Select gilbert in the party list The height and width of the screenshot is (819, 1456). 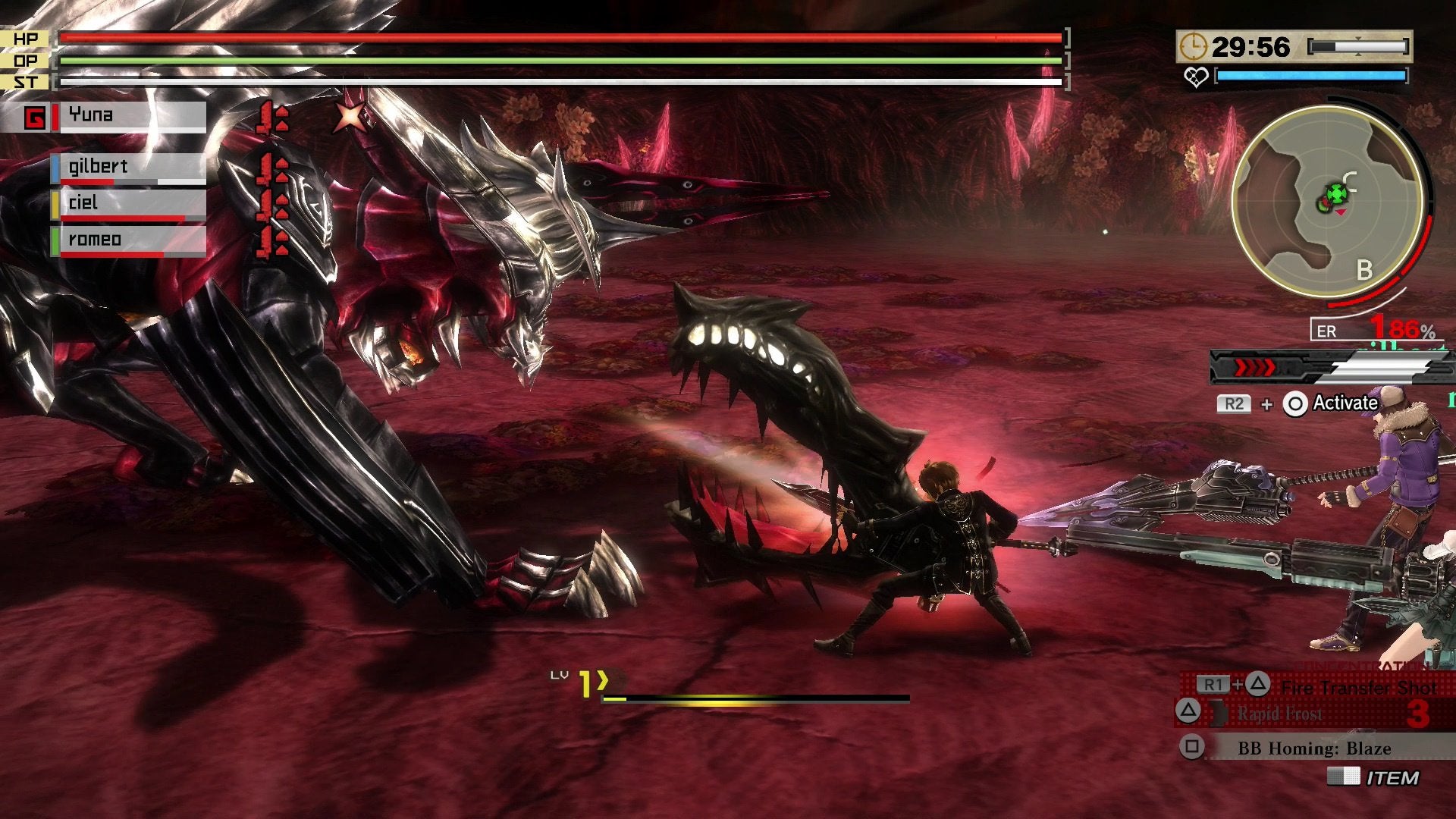point(130,167)
